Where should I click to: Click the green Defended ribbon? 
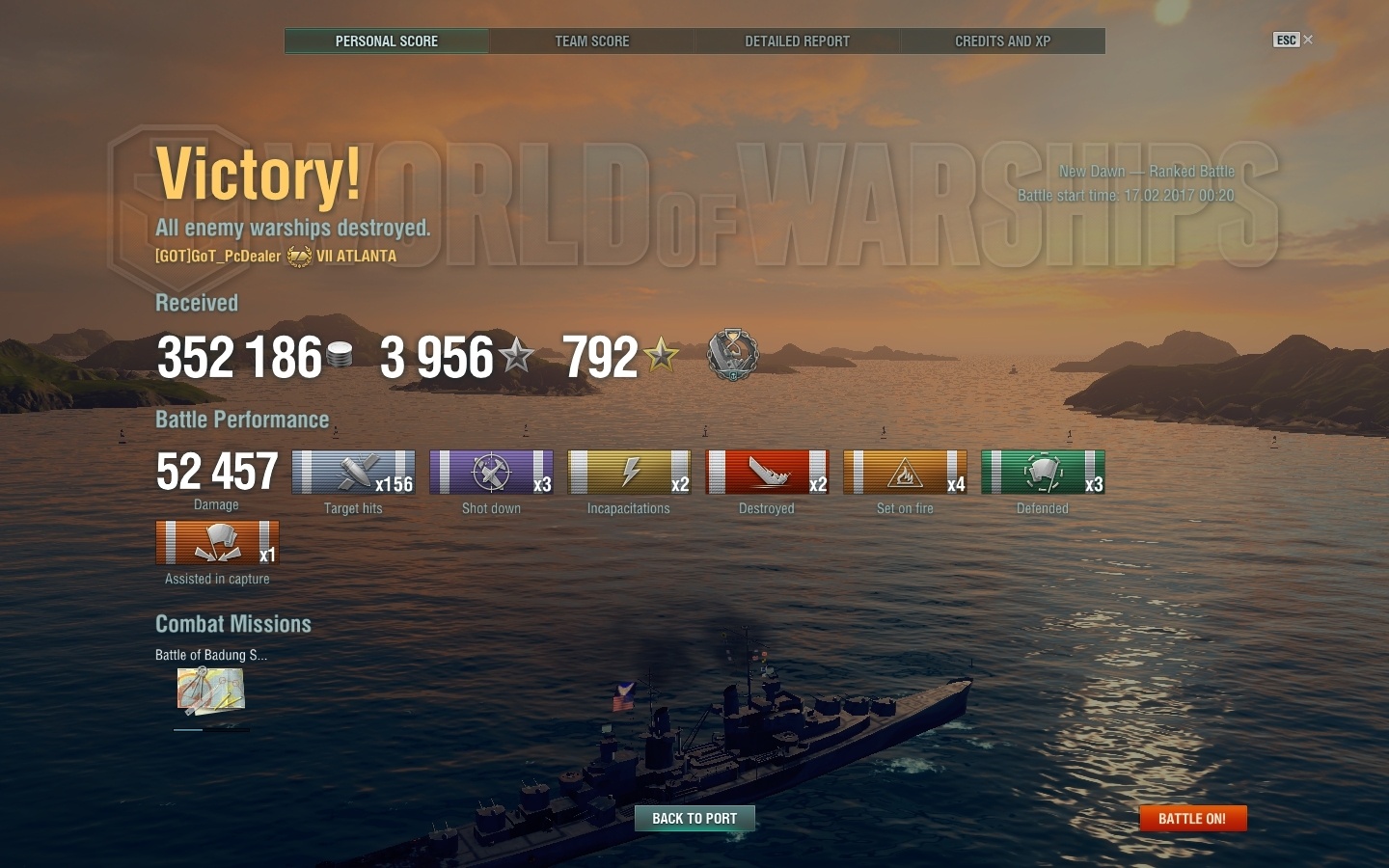coord(1043,473)
